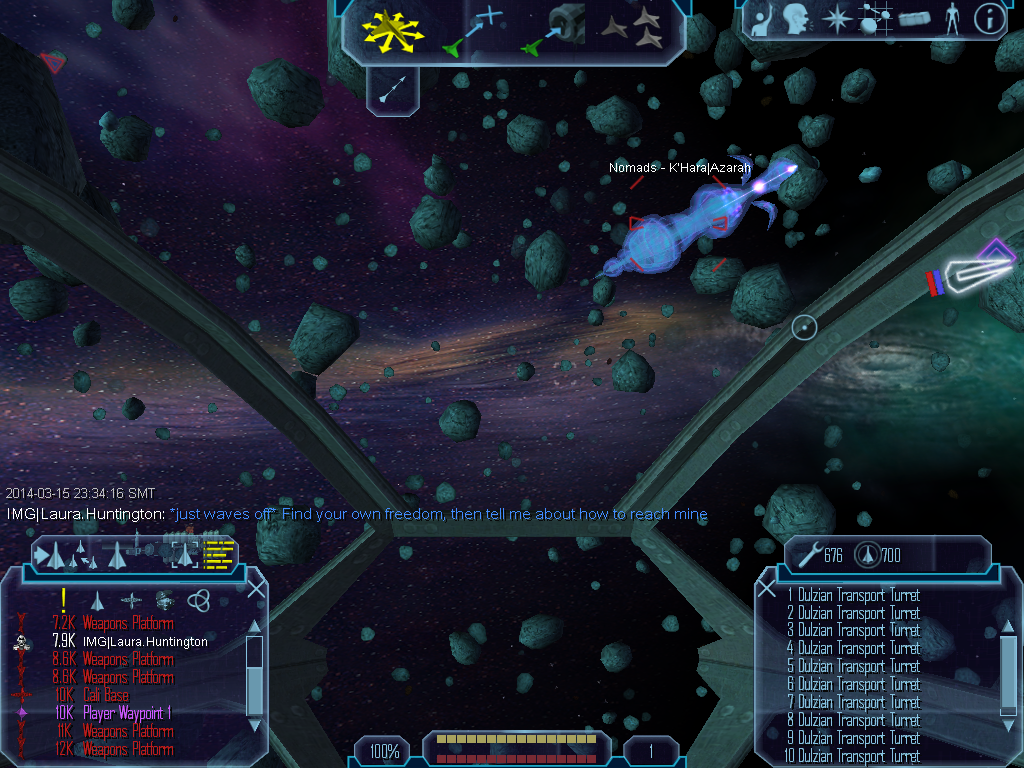Open the Information 'i' button
The height and width of the screenshot is (768, 1024).
pyautogui.click(x=989, y=20)
